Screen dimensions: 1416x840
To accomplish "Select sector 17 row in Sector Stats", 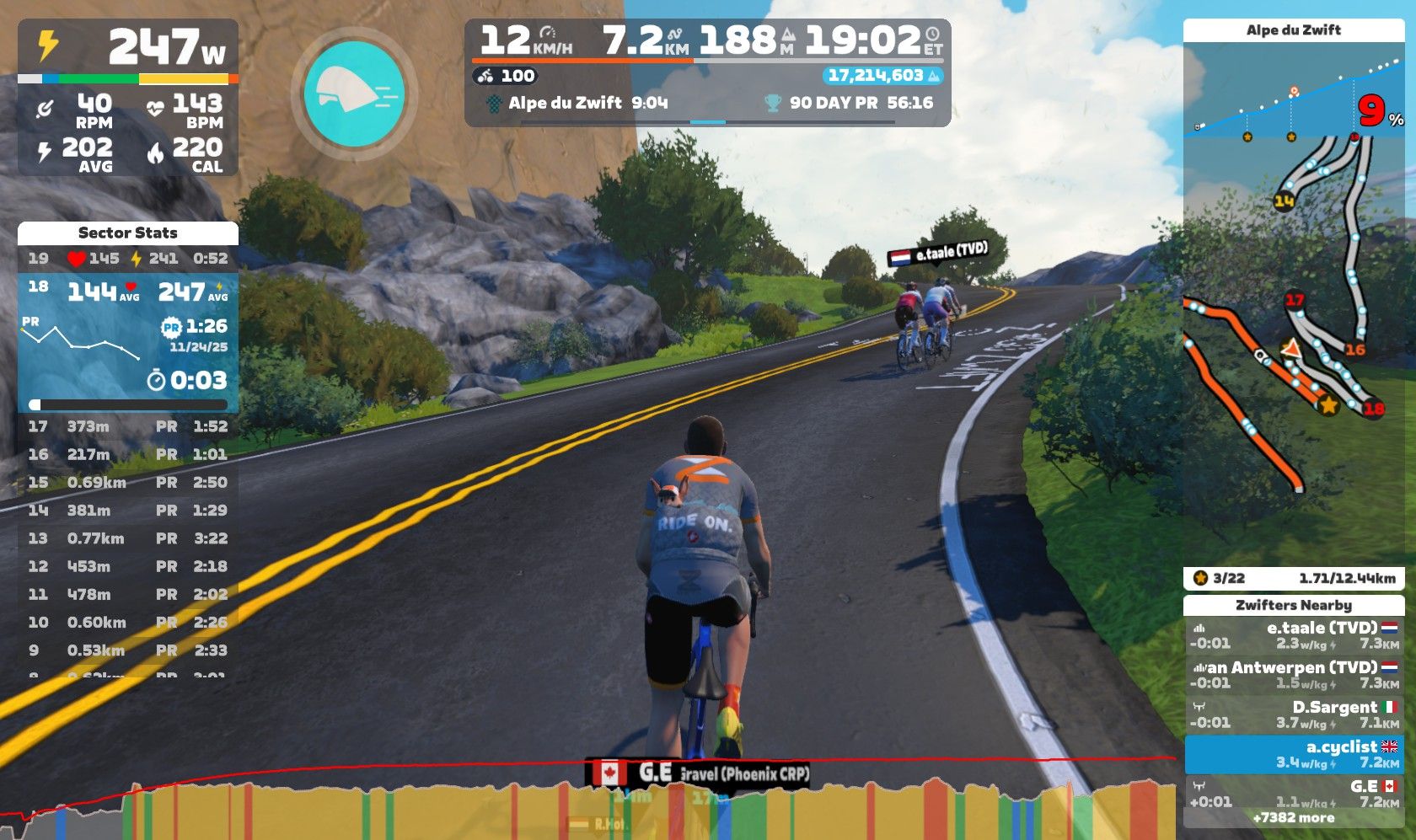I will 128,426.
